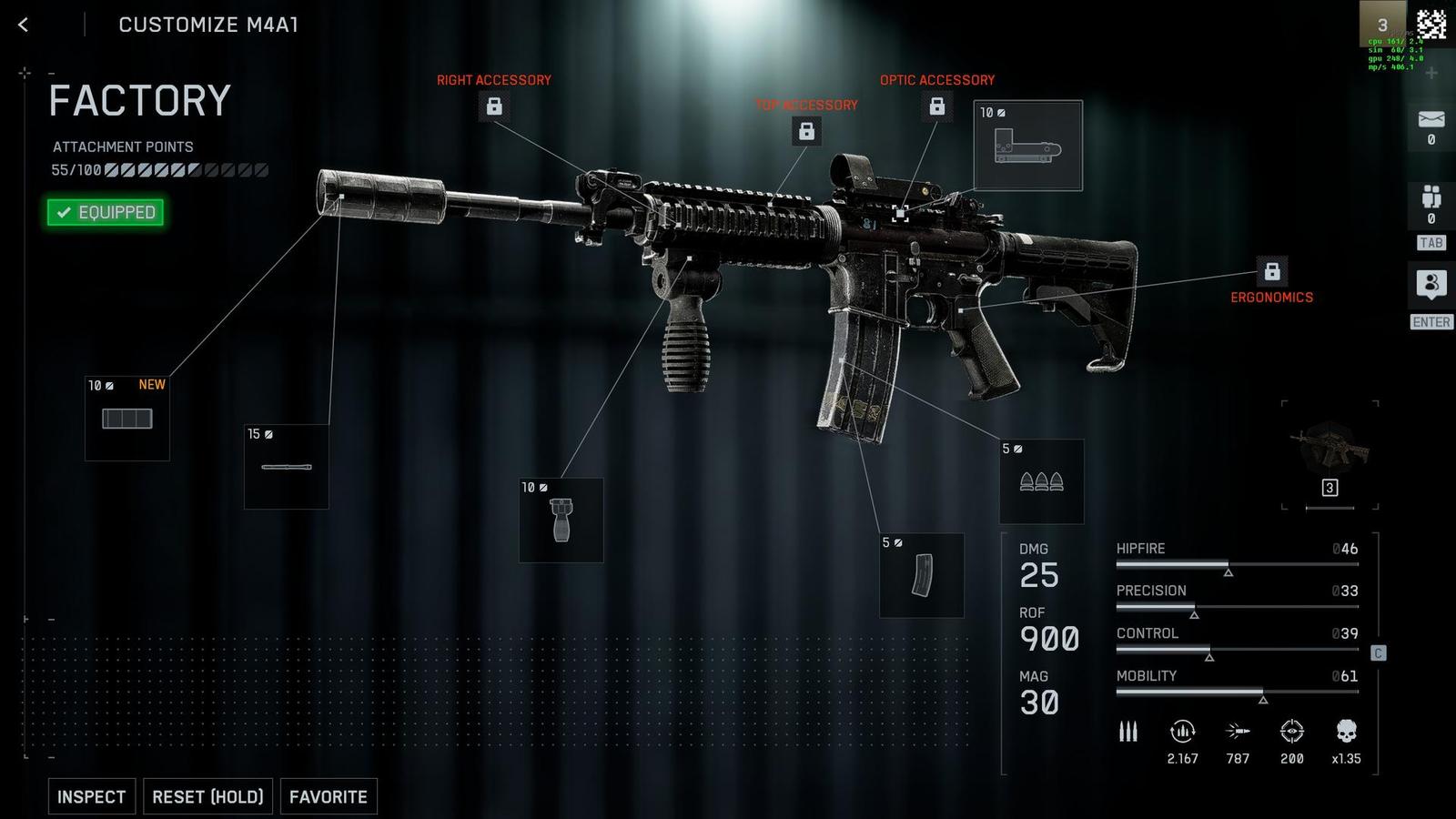Click the locked Top Accessory slot
The image size is (1456, 819).
pyautogui.click(x=806, y=131)
